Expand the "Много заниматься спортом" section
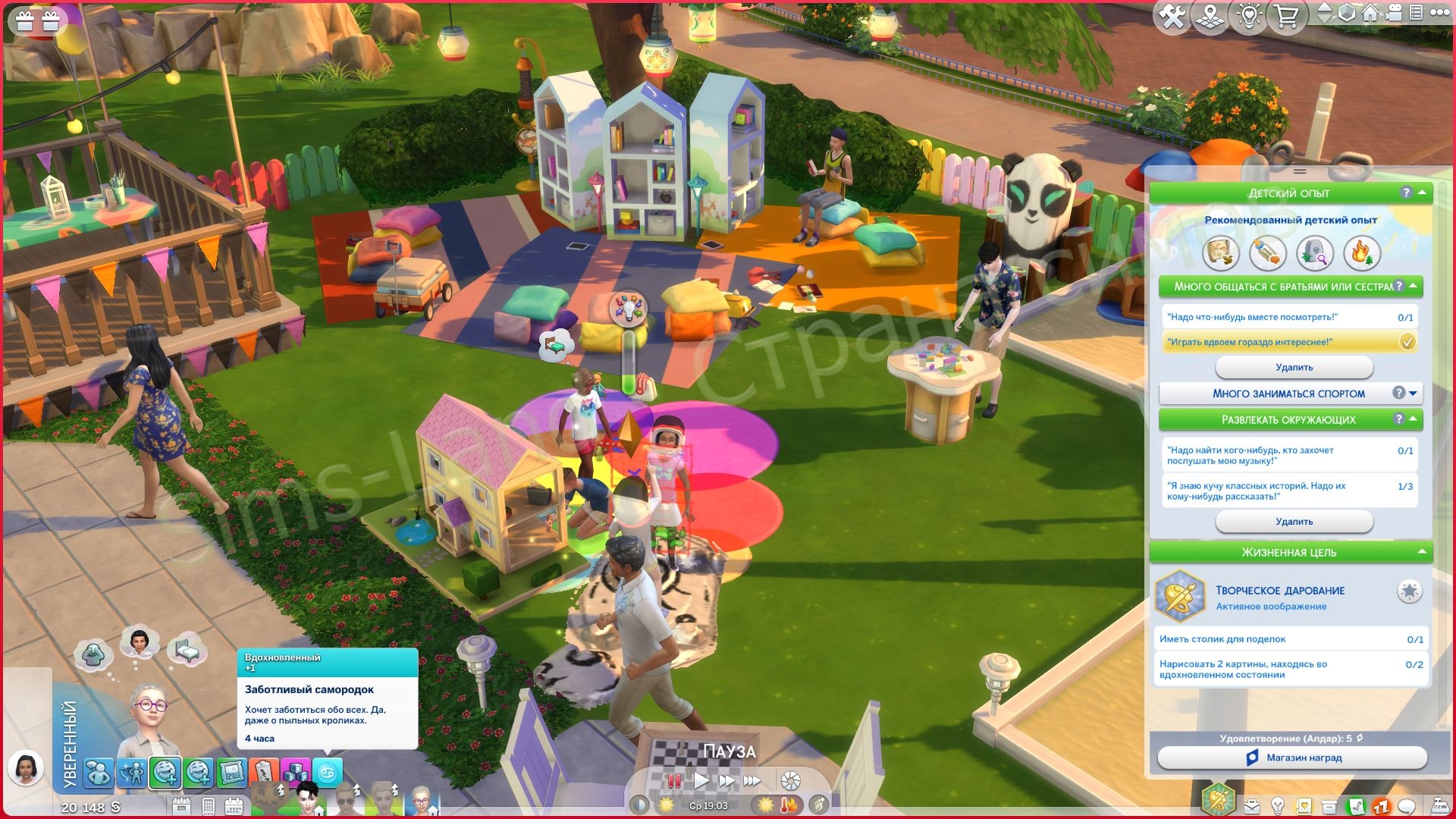This screenshot has width=1456, height=819. (1412, 393)
